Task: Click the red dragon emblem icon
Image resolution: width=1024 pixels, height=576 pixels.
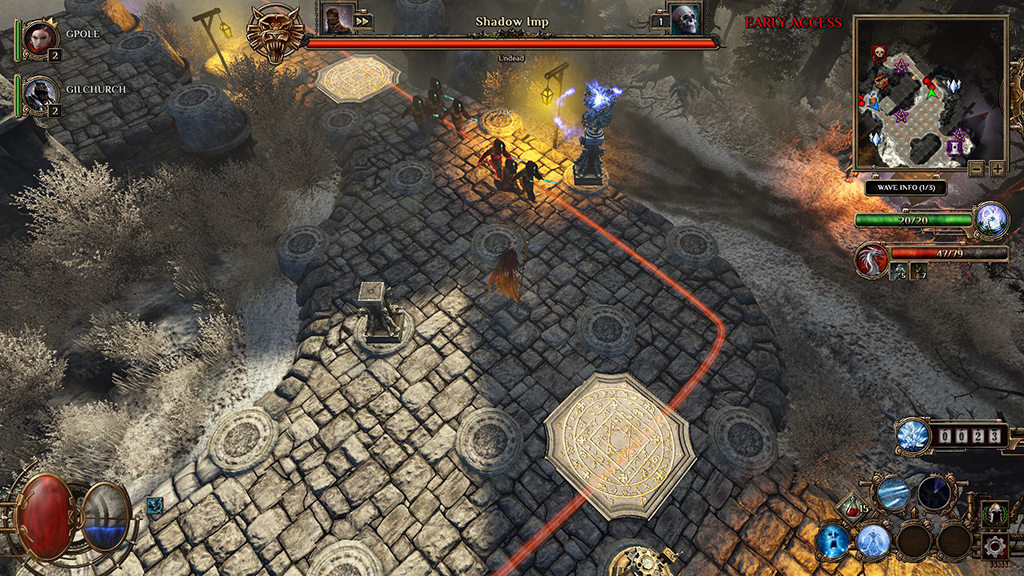Action: click(871, 260)
